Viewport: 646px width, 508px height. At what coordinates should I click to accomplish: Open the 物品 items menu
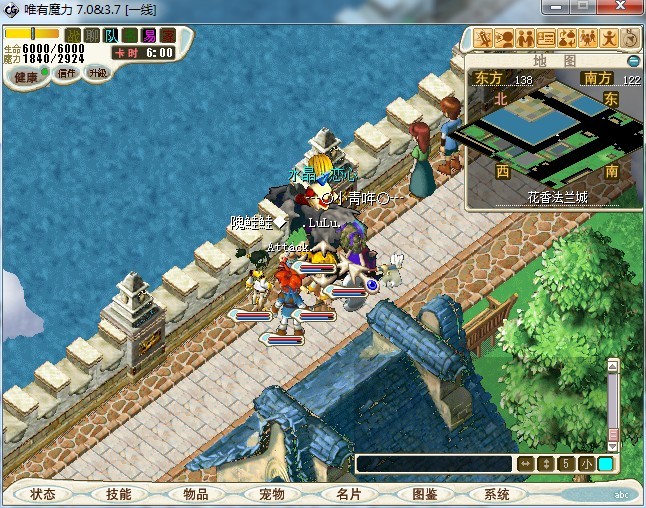click(195, 494)
